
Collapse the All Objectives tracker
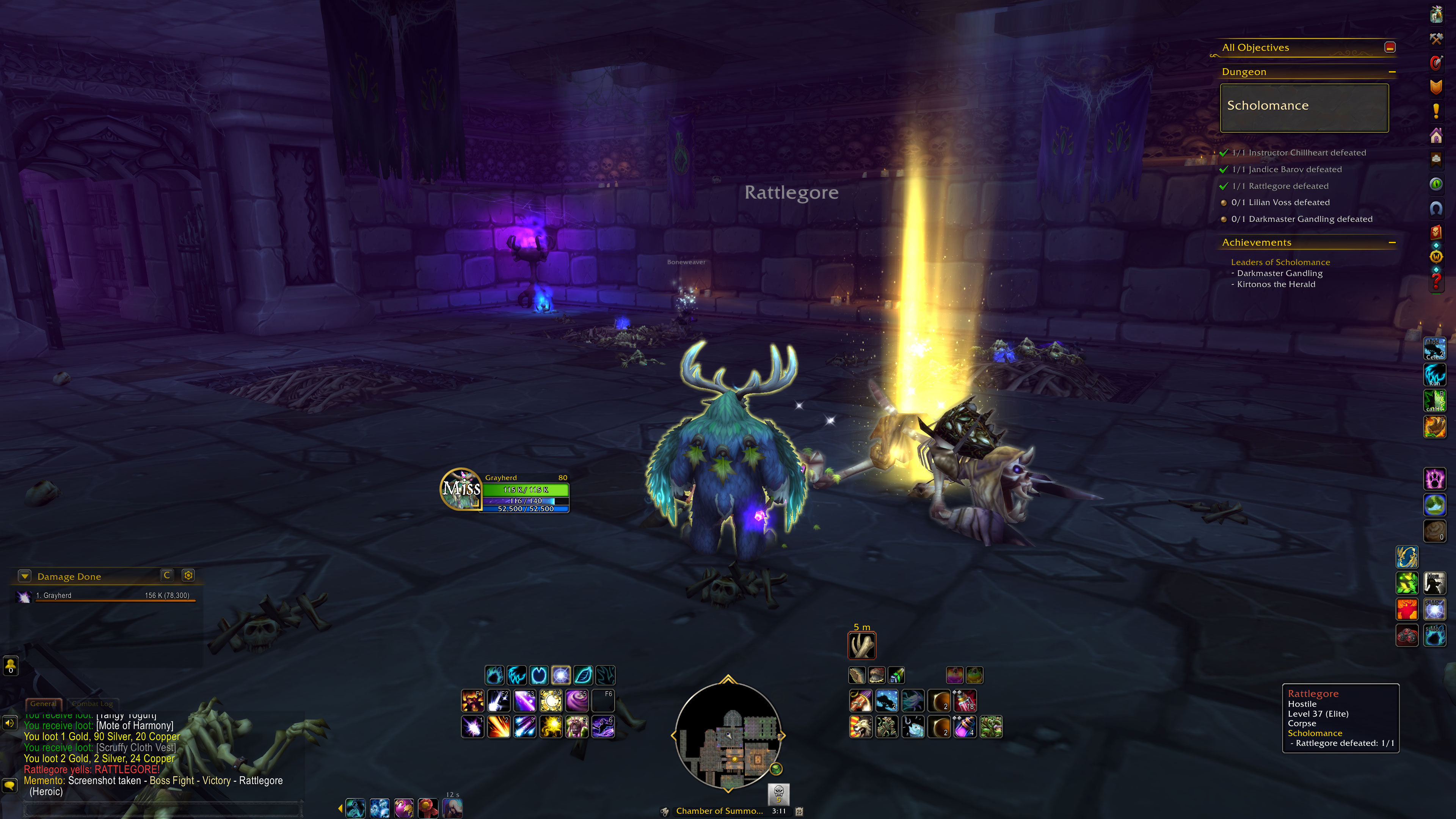1390,47
